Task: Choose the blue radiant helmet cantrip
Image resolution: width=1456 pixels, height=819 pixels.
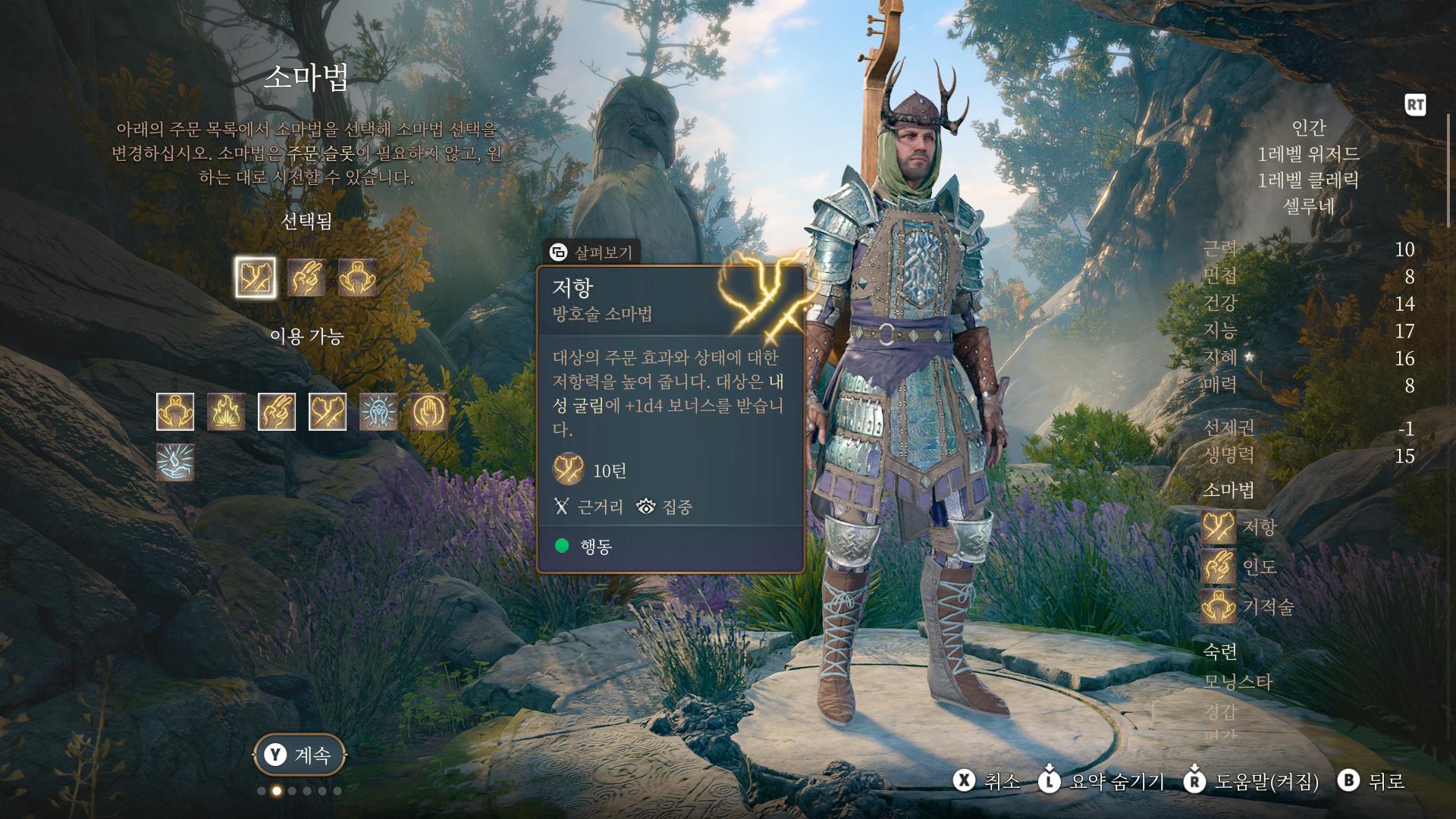Action: (378, 412)
